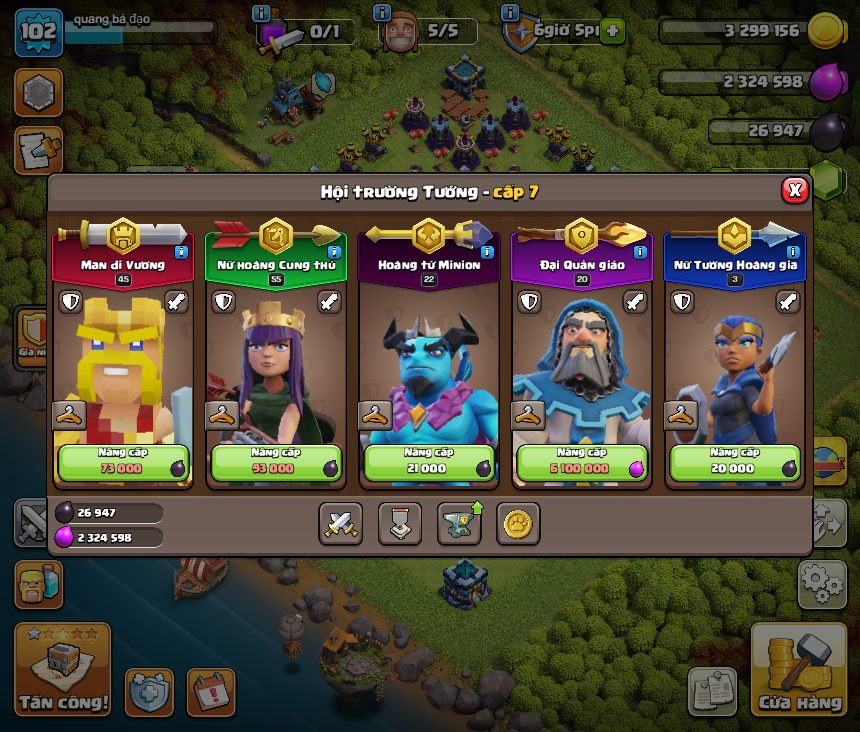Change Hoàng tử Minion's skin via hanger icon
This screenshot has height=732, width=860.
(x=375, y=415)
